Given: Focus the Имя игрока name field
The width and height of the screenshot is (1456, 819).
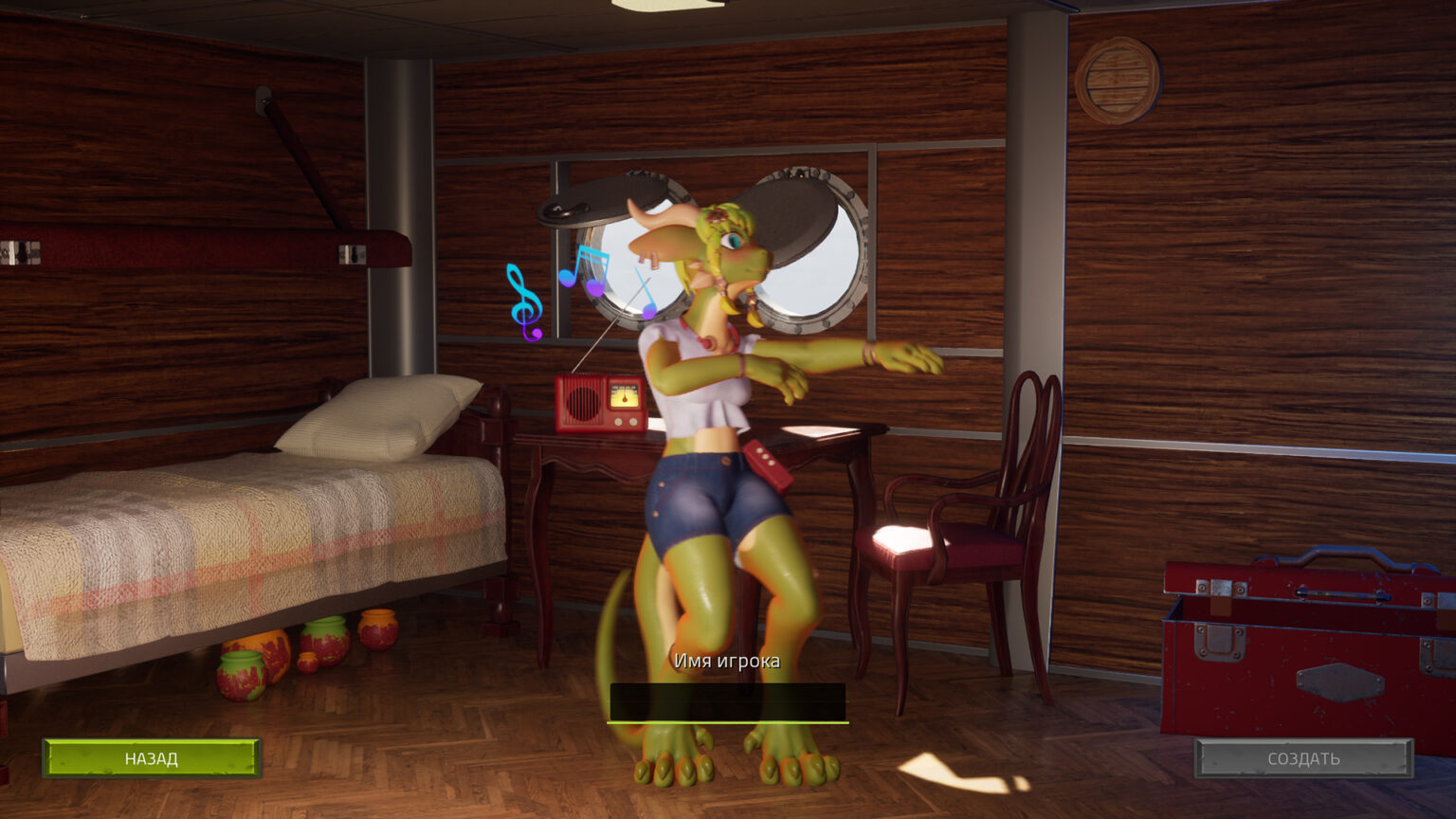Looking at the screenshot, I should 727,702.
